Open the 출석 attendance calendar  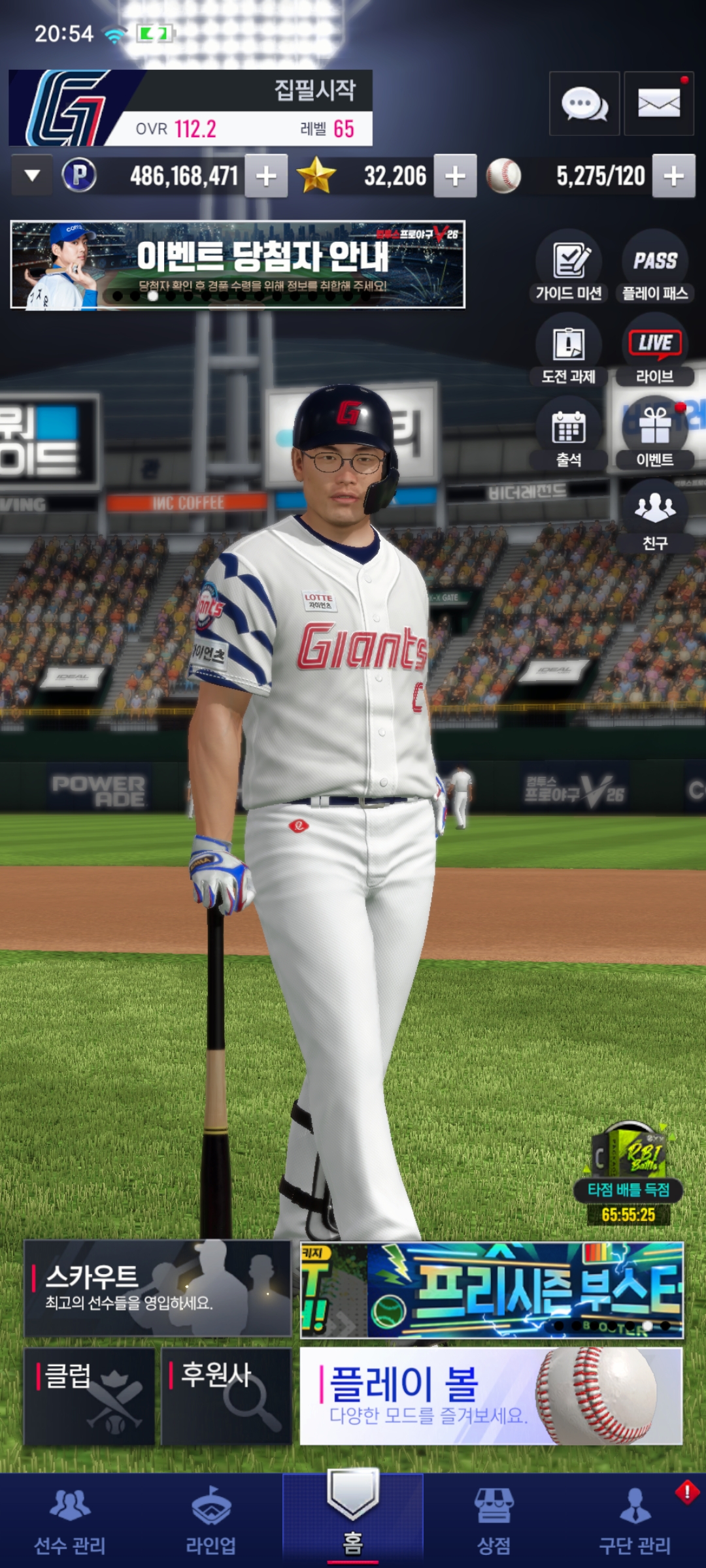click(569, 433)
